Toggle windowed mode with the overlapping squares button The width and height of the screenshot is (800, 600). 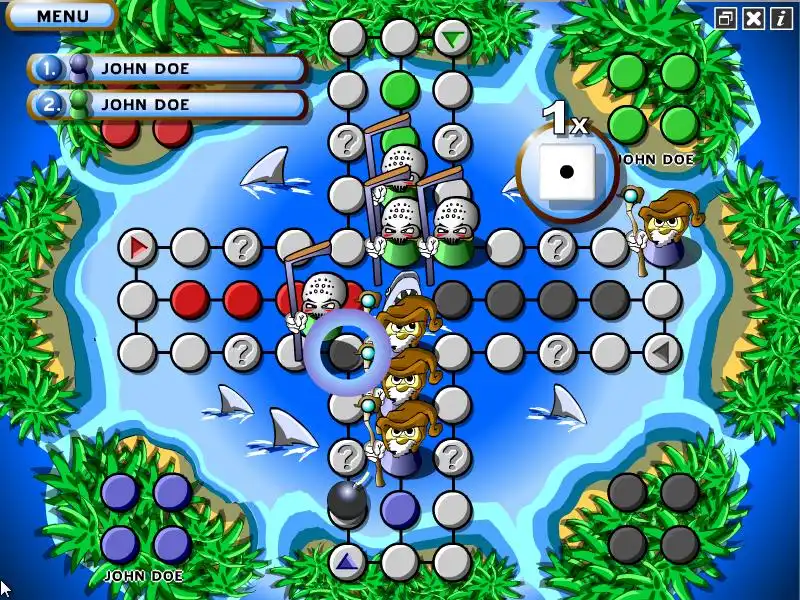coord(726,18)
